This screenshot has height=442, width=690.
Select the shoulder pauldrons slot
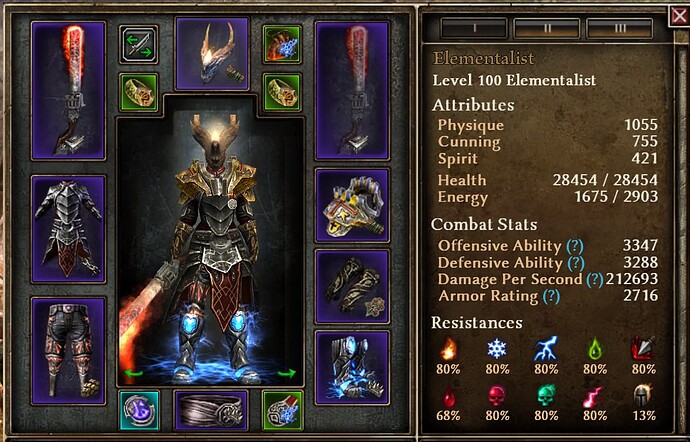pos(352,205)
